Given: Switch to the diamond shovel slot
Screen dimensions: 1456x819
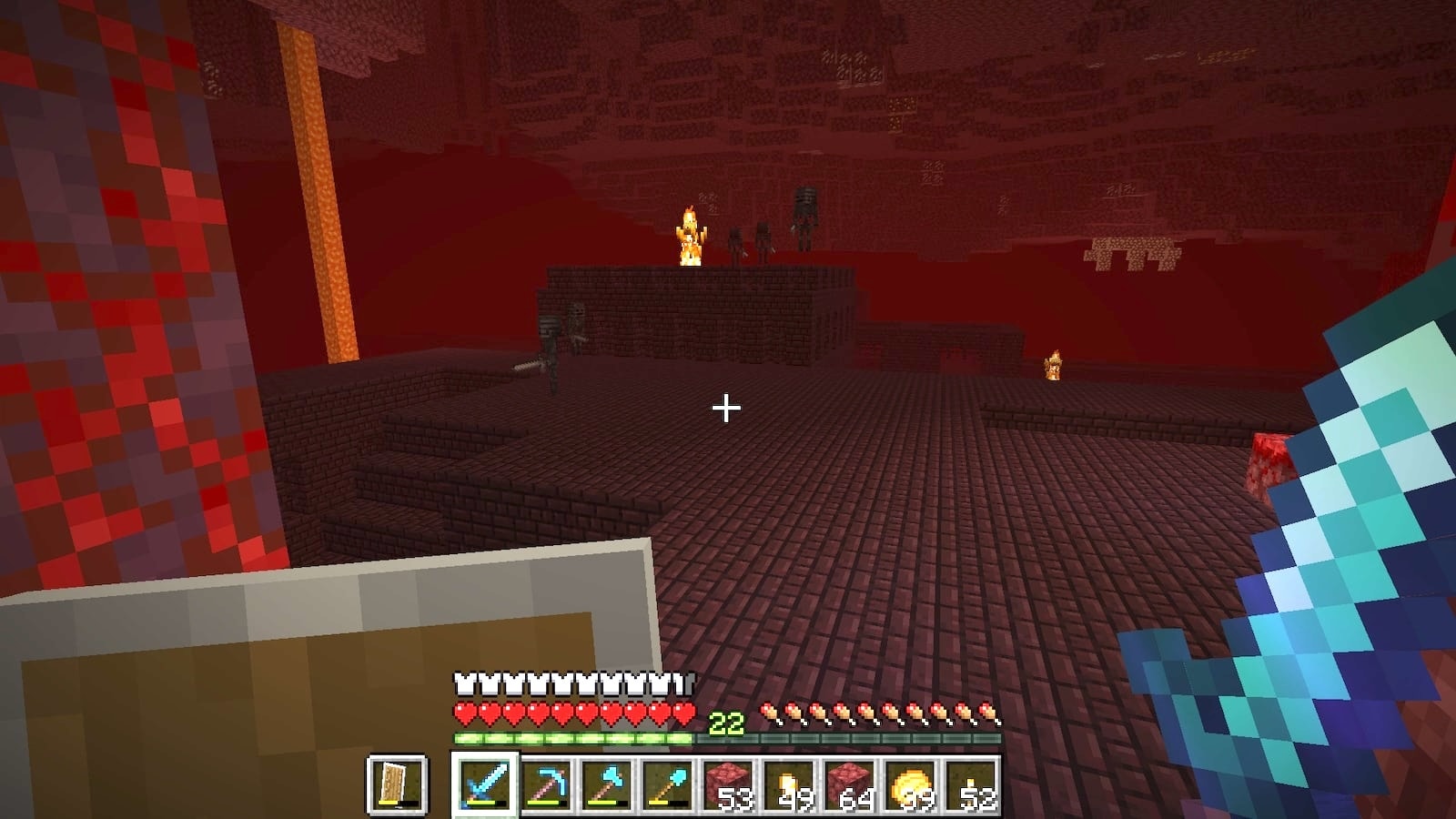Looking at the screenshot, I should [668, 784].
